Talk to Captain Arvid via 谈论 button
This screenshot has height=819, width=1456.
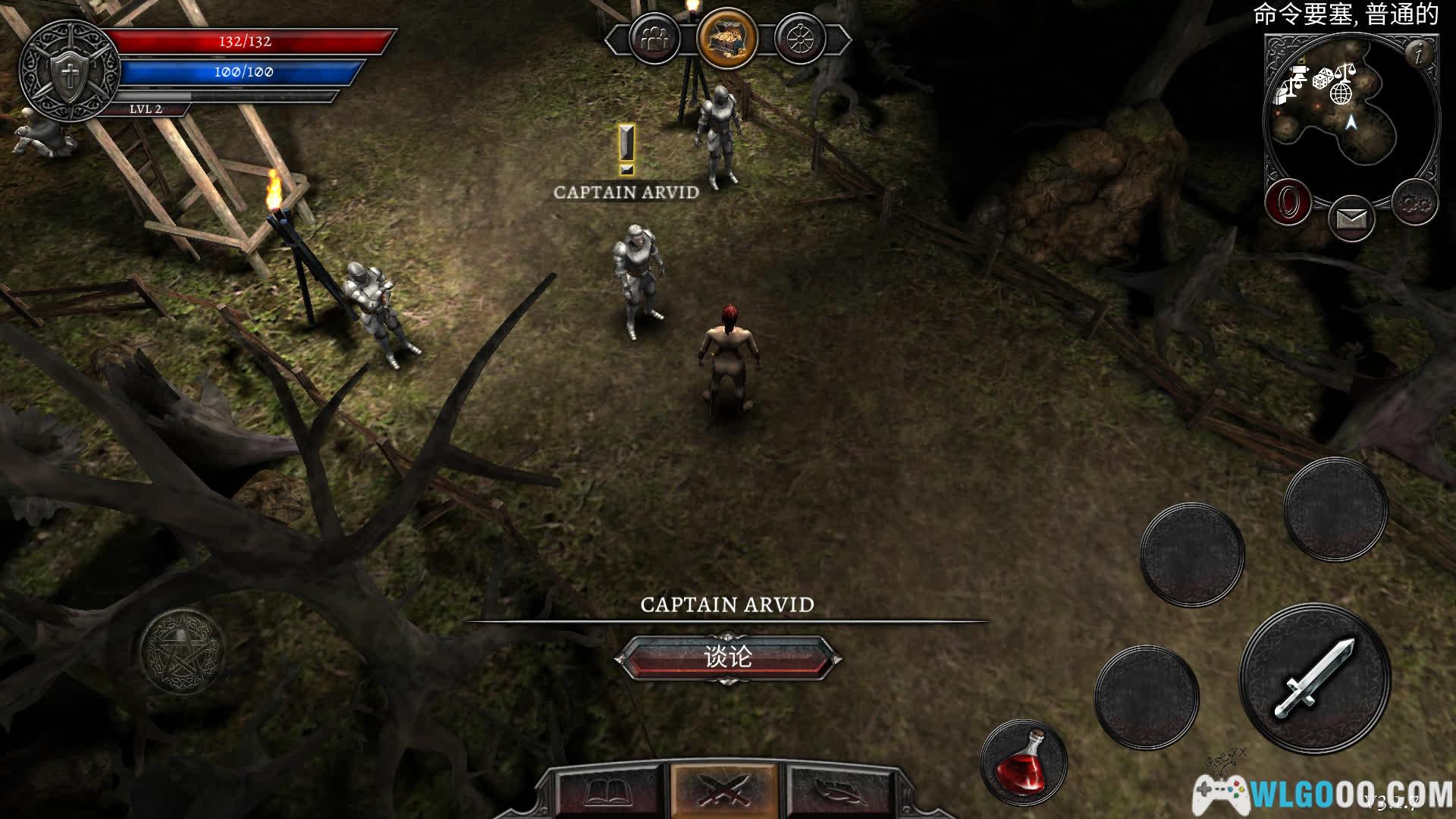pos(727,657)
